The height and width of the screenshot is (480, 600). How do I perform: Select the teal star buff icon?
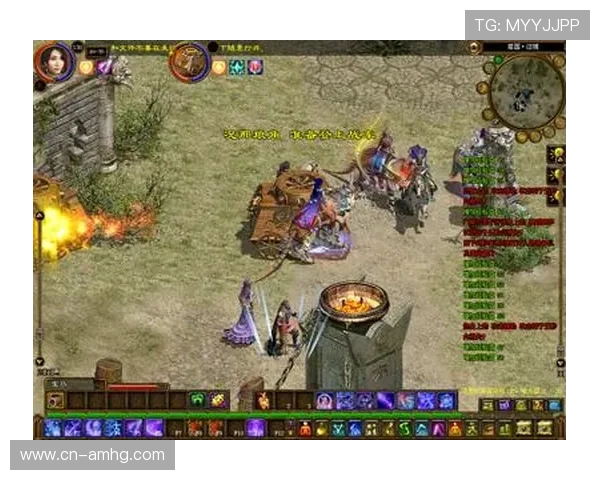click(x=237, y=67)
